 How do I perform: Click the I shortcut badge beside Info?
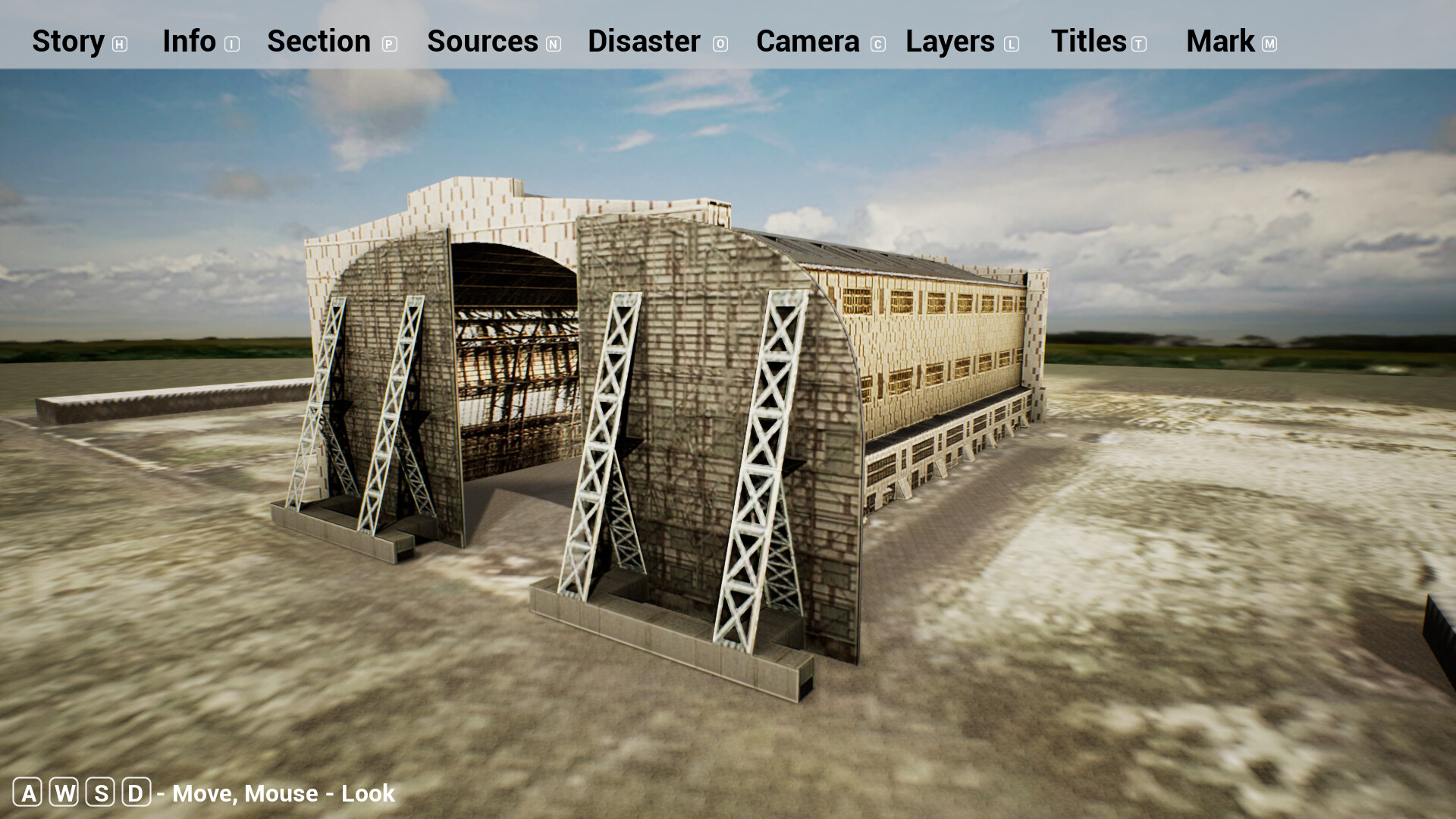pyautogui.click(x=230, y=44)
